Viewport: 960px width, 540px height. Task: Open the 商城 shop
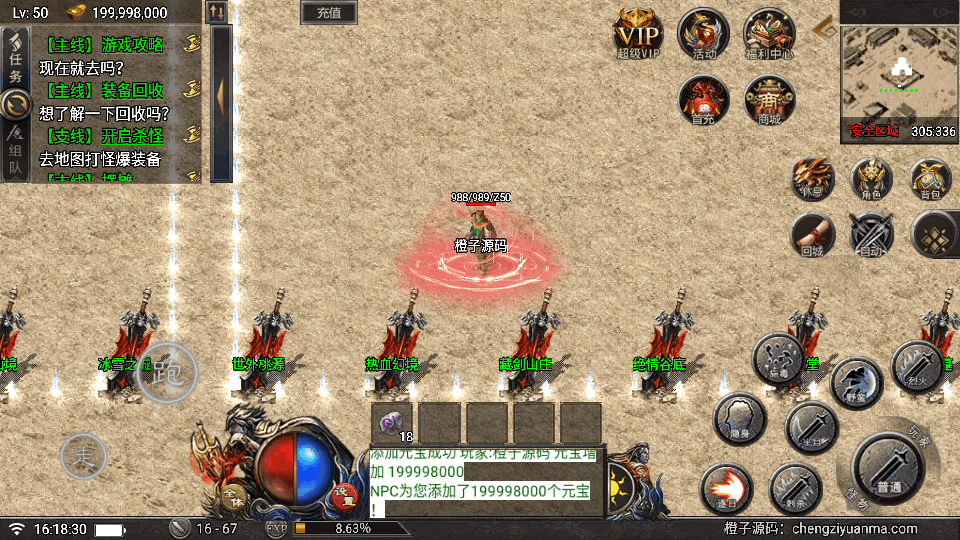tap(769, 100)
